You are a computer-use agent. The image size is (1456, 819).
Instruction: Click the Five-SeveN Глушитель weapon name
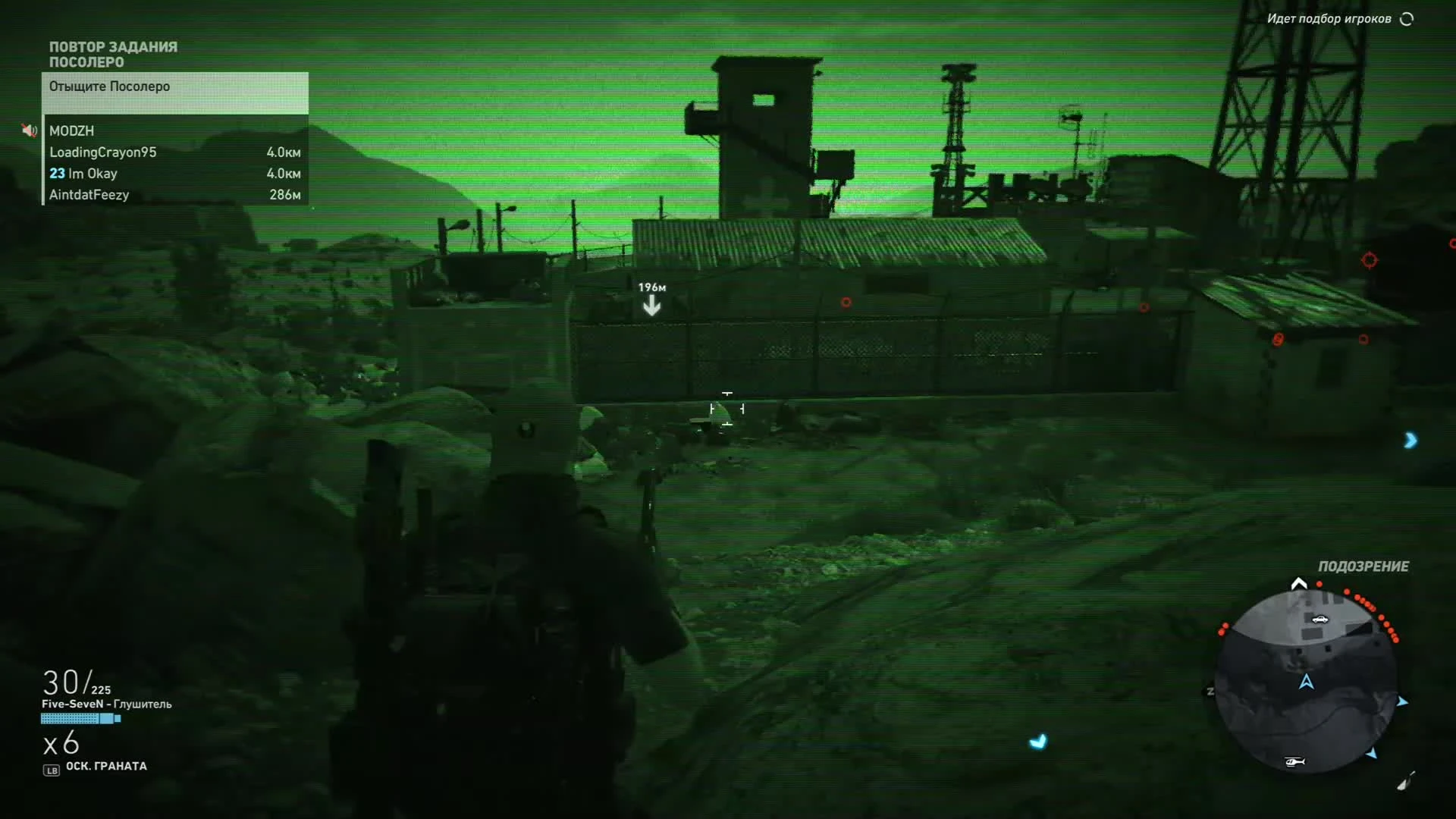coord(106,704)
